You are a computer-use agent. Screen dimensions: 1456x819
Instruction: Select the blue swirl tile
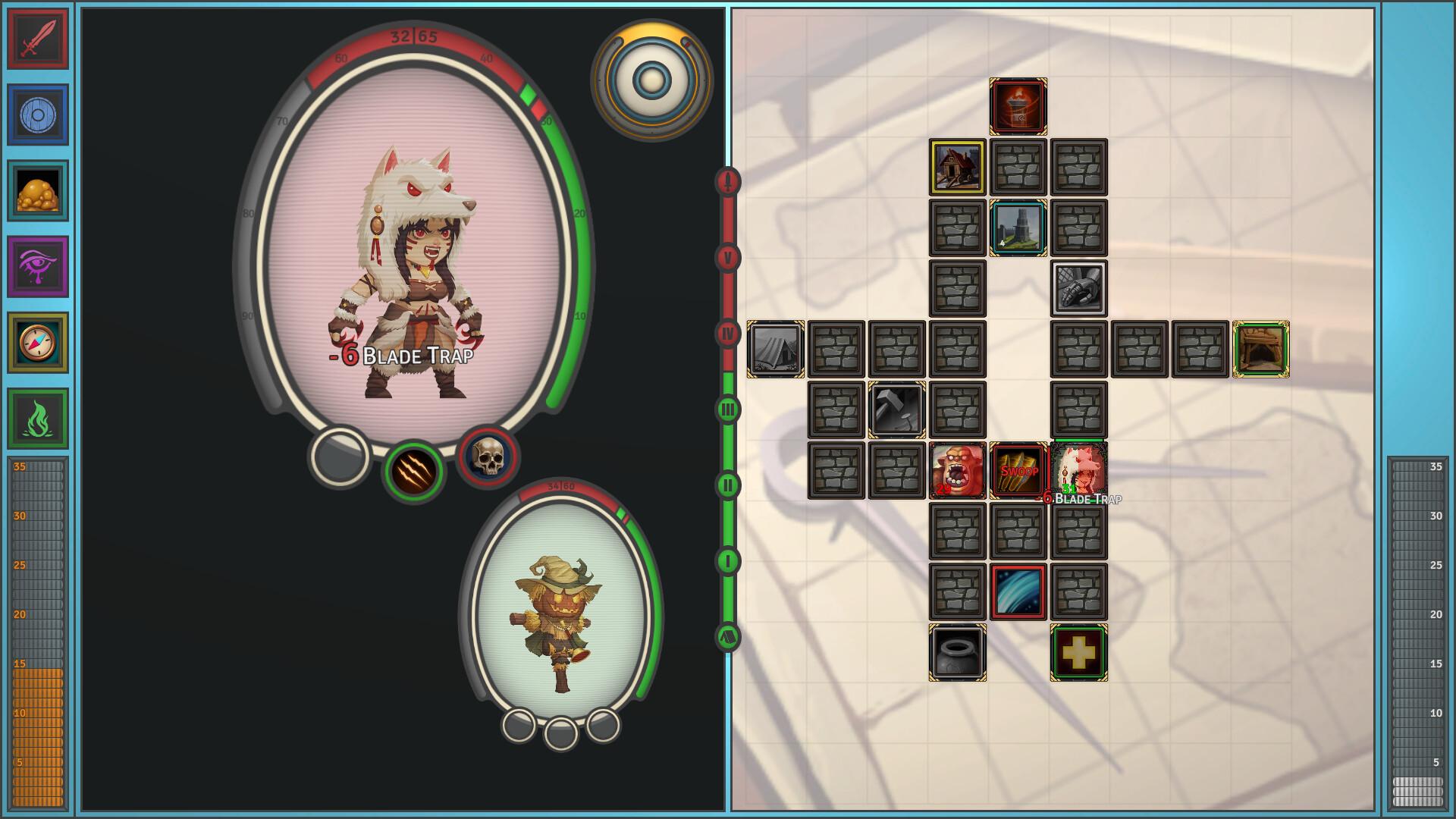click(x=1018, y=592)
